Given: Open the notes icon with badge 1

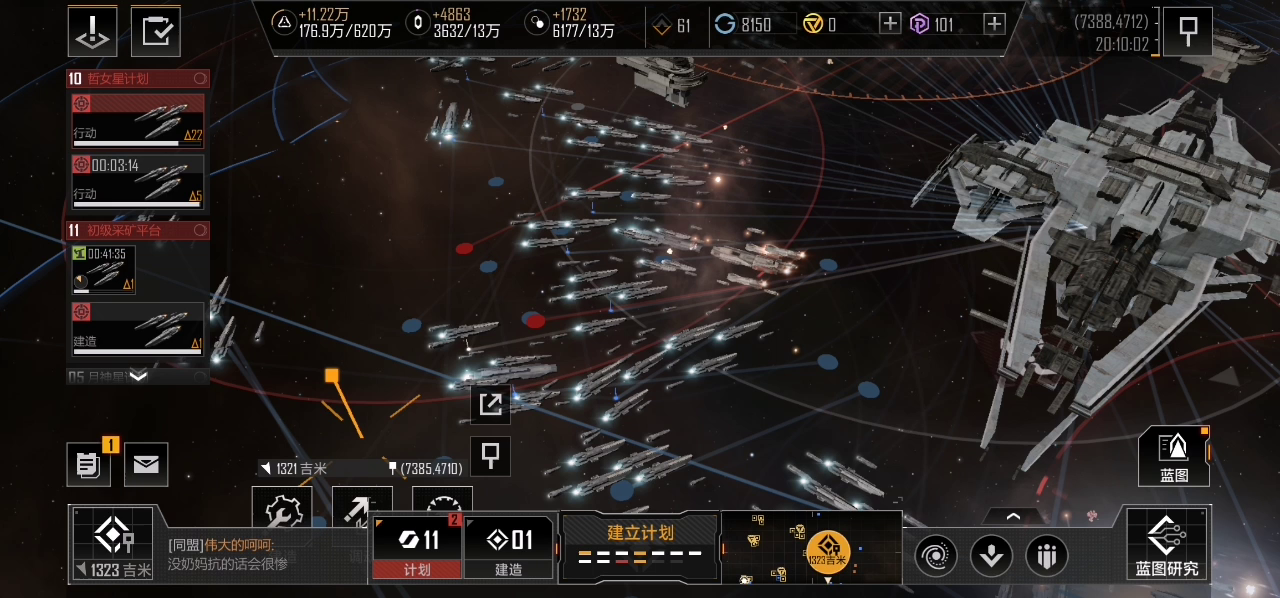Looking at the screenshot, I should [88, 465].
